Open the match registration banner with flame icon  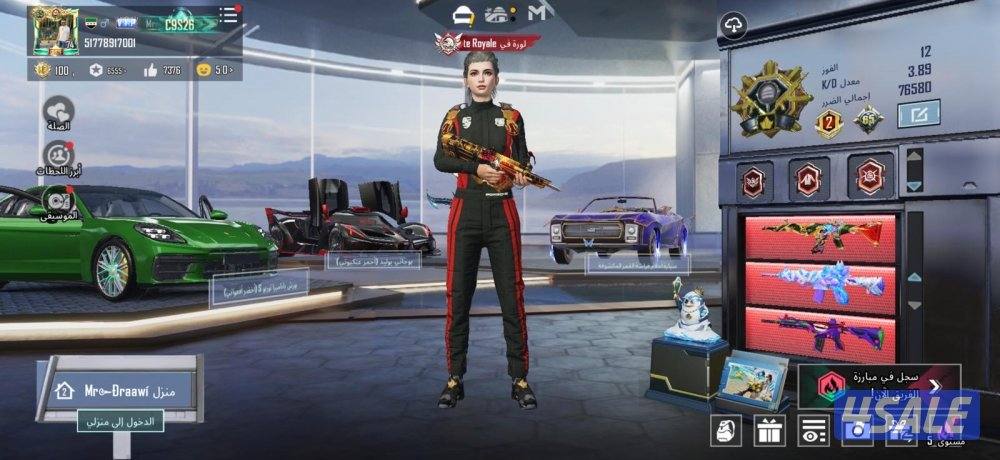pos(878,383)
